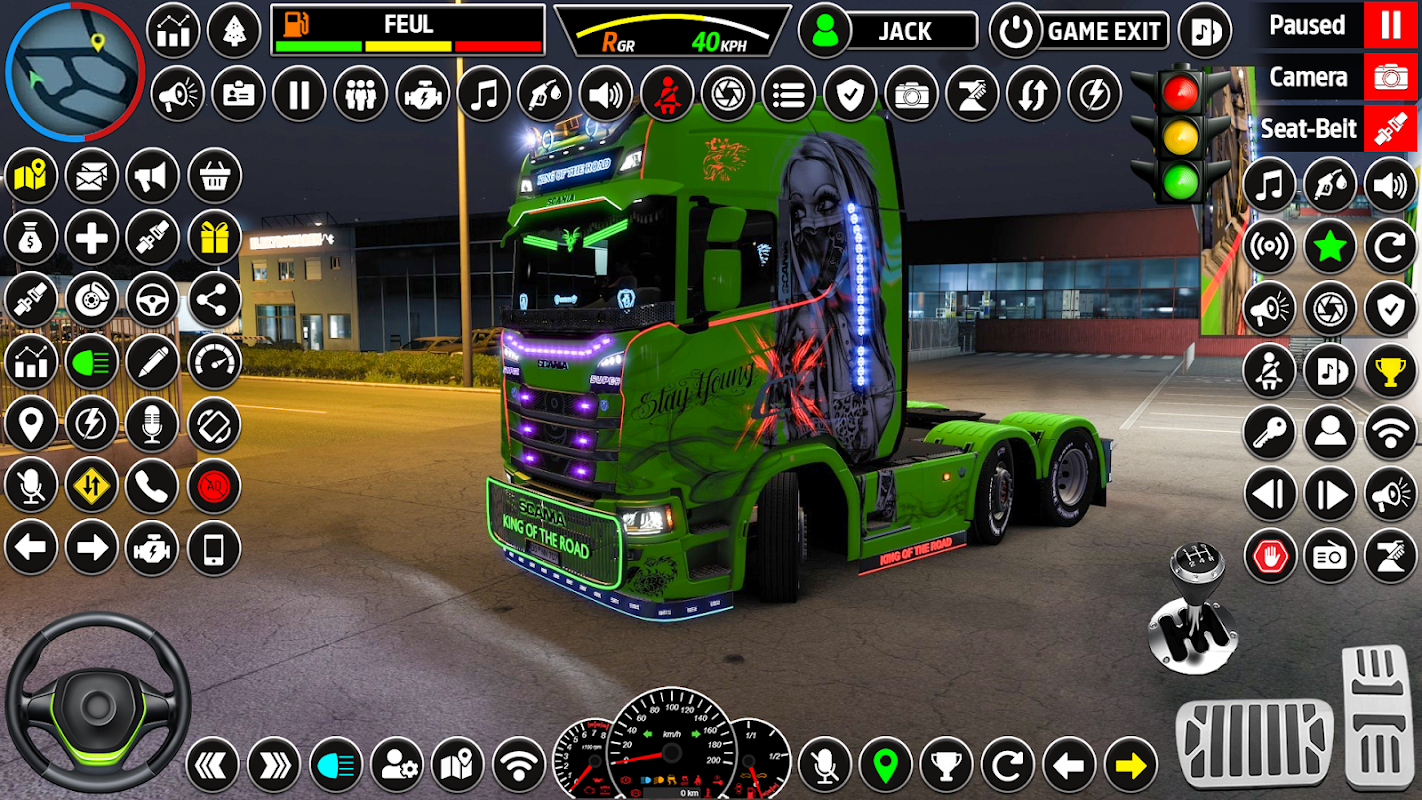Activate the key icon

(x=1269, y=432)
